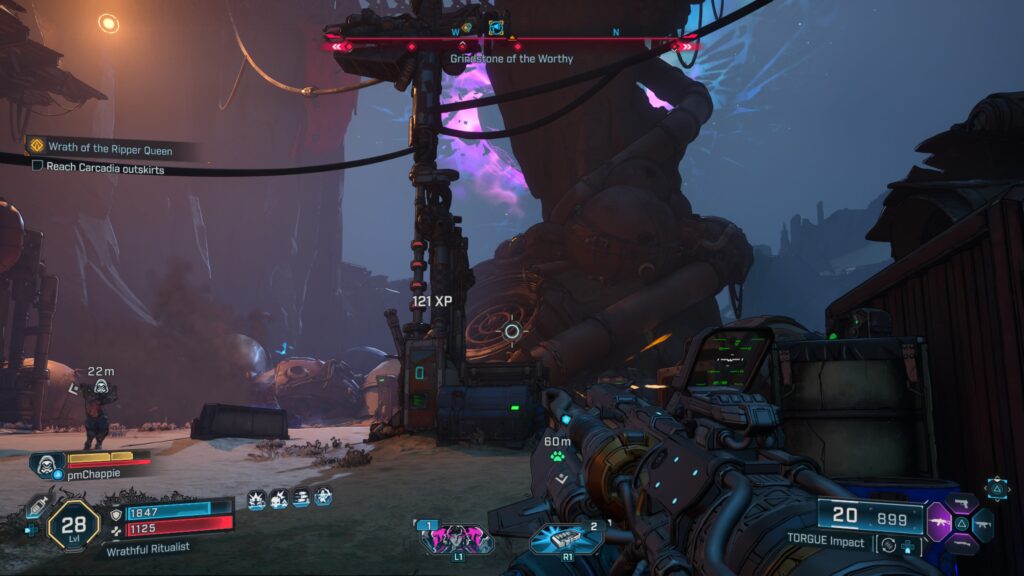1024x576 pixels.
Task: Equip the bottom shotgun weapon slot
Action: tap(962, 543)
